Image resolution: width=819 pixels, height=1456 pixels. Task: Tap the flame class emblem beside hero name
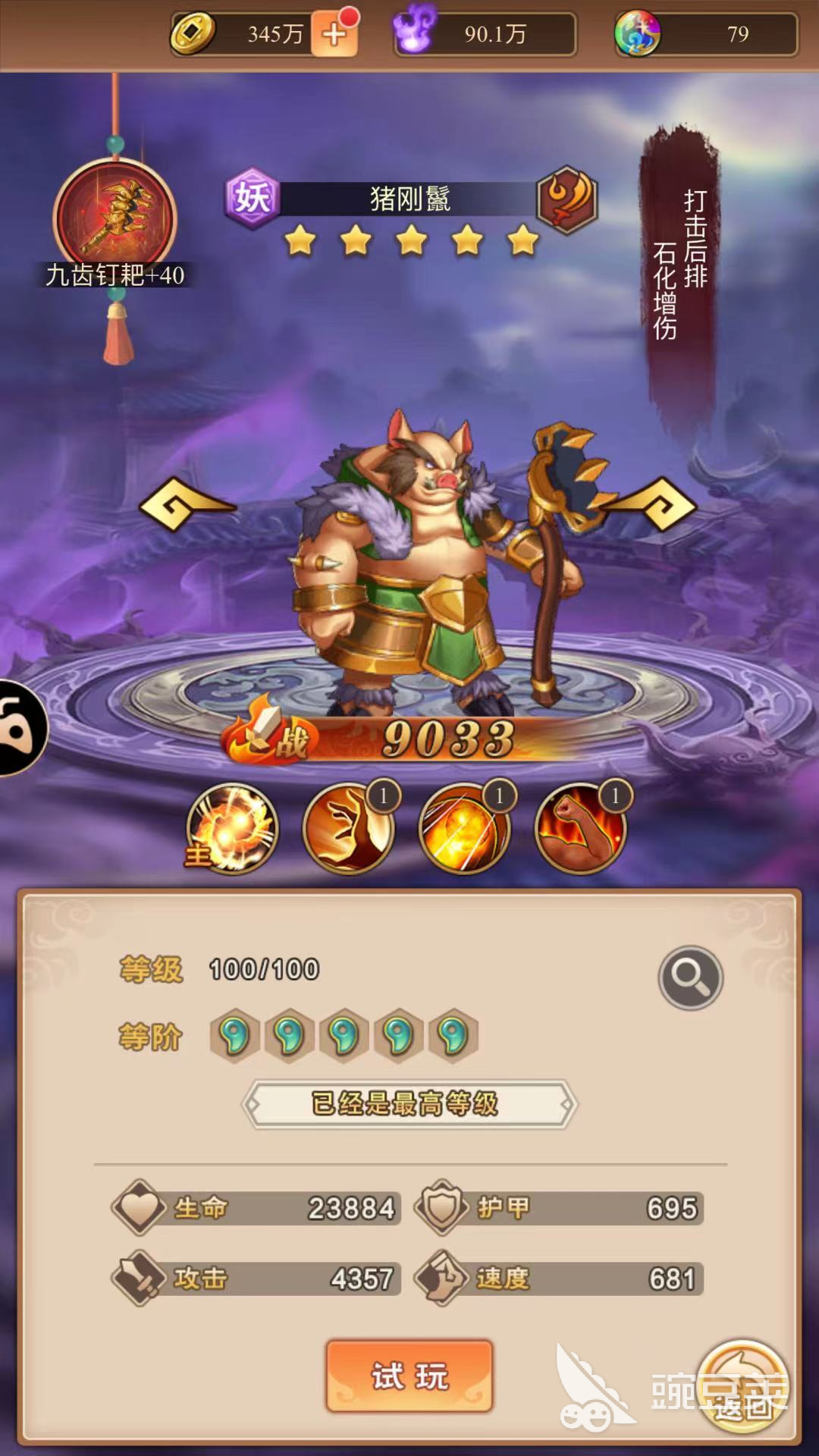pyautogui.click(x=567, y=199)
